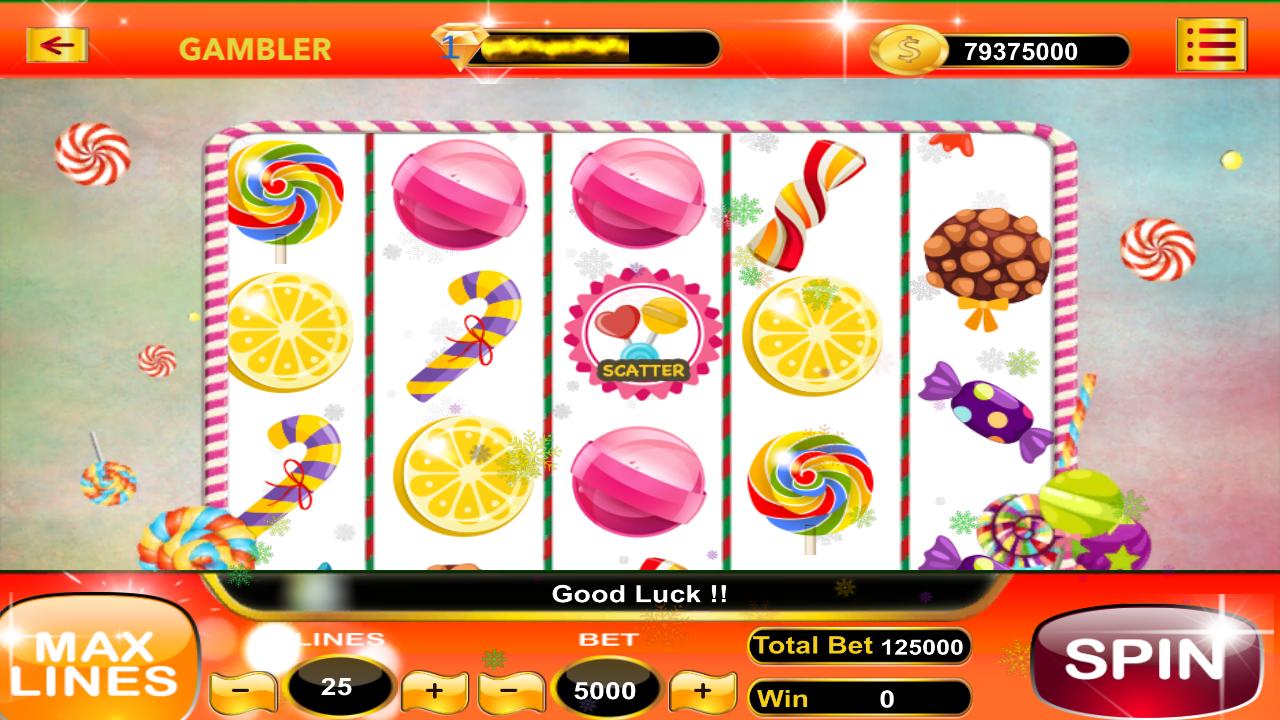The height and width of the screenshot is (720, 1280).
Task: Increase lines with the plus button
Action: point(437,689)
